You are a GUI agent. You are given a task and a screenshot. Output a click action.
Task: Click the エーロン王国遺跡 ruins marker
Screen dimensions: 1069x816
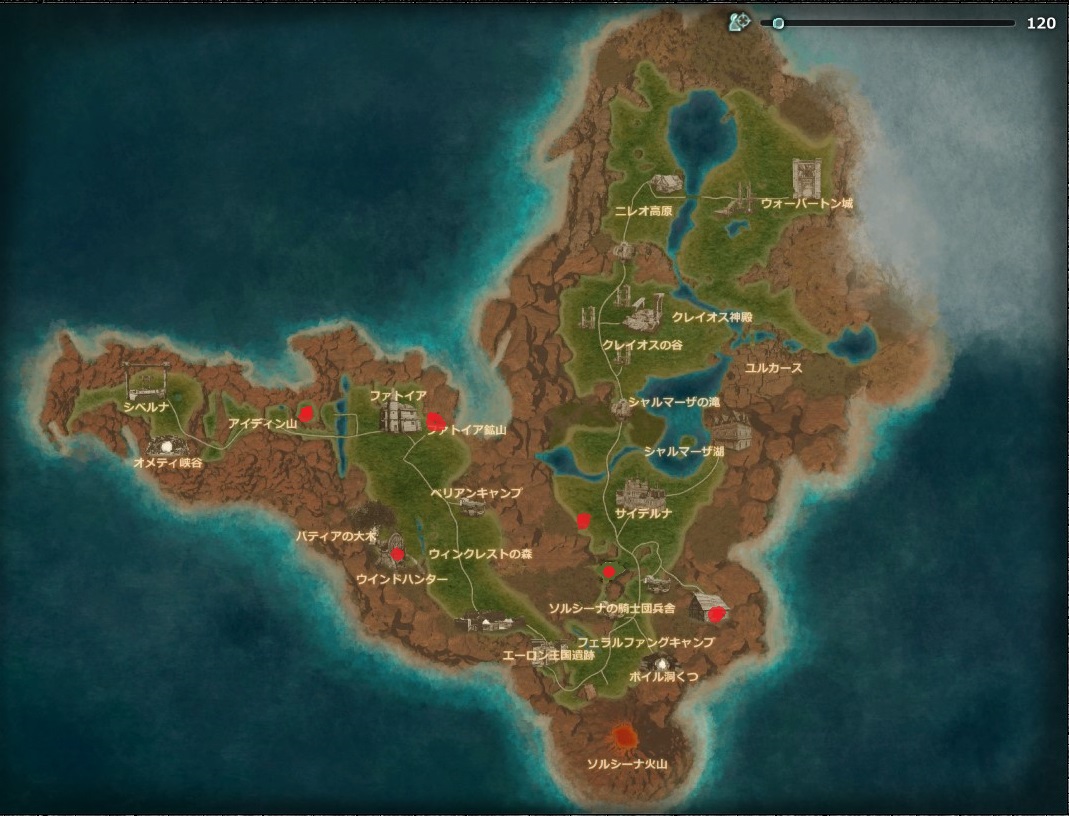(545, 646)
